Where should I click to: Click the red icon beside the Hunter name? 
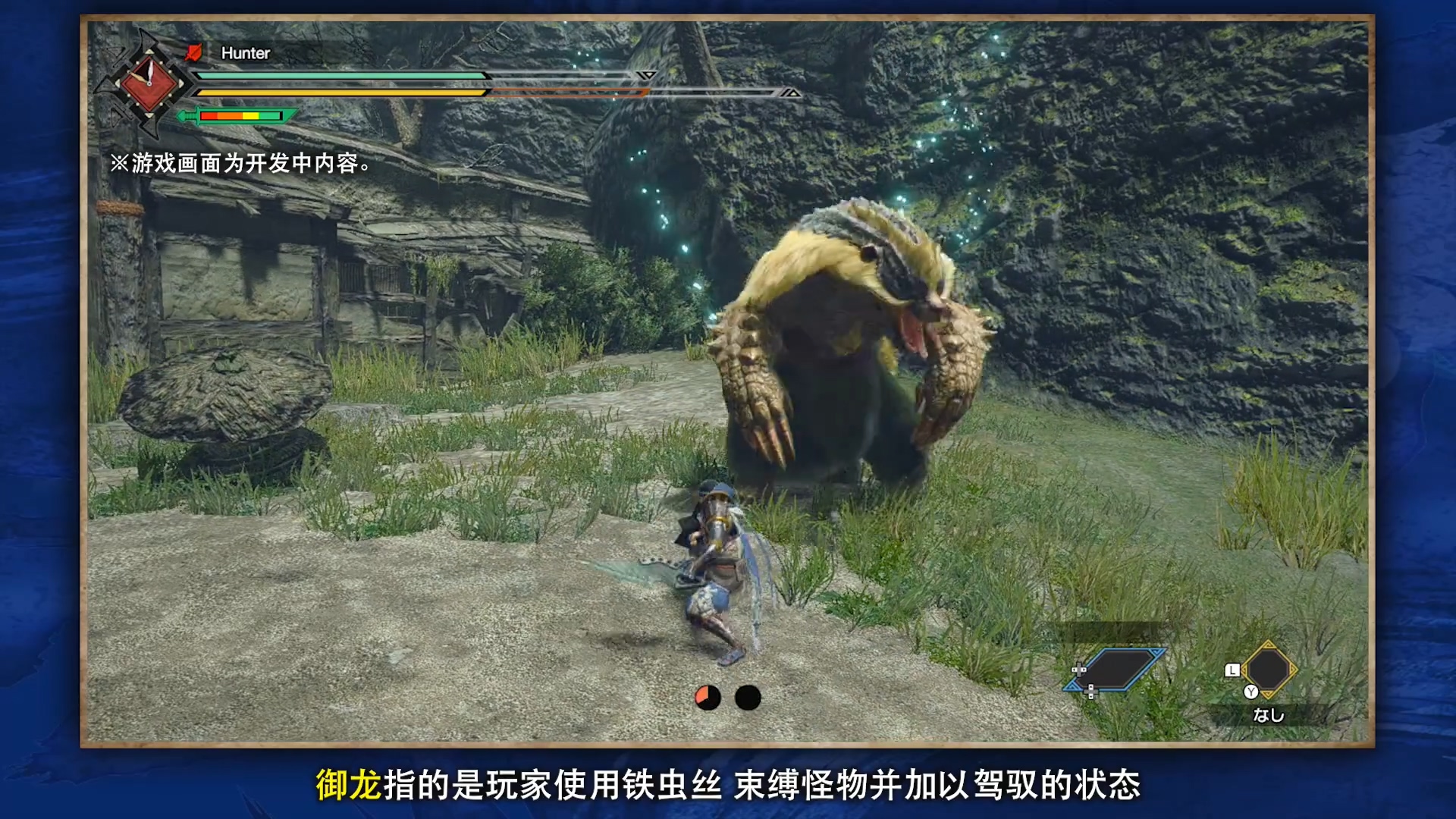[194, 52]
